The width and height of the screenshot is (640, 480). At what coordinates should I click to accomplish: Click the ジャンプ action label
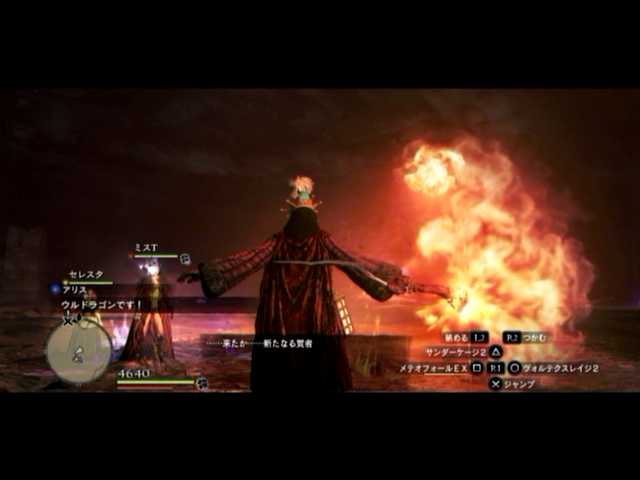point(520,383)
